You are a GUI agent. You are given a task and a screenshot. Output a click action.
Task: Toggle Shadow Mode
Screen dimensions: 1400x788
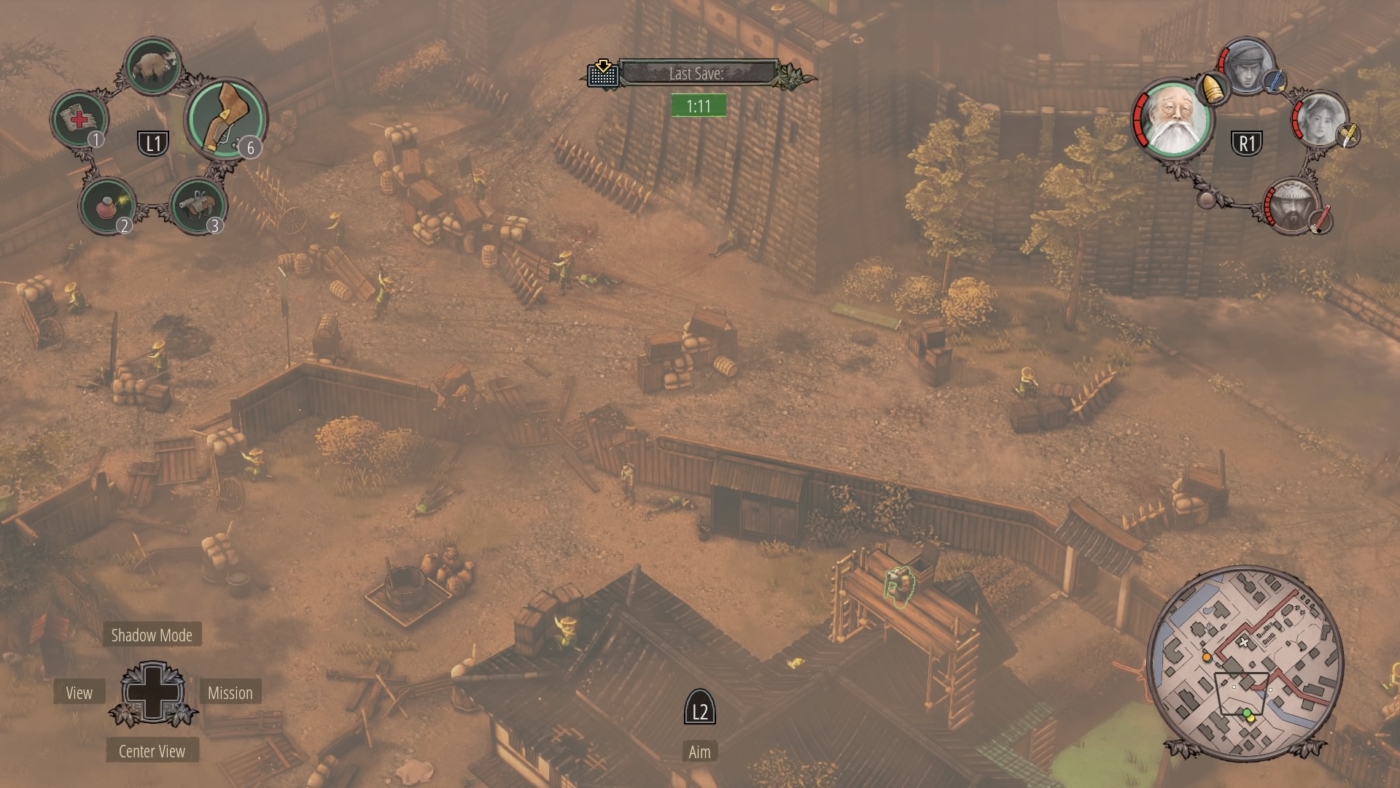[152, 634]
